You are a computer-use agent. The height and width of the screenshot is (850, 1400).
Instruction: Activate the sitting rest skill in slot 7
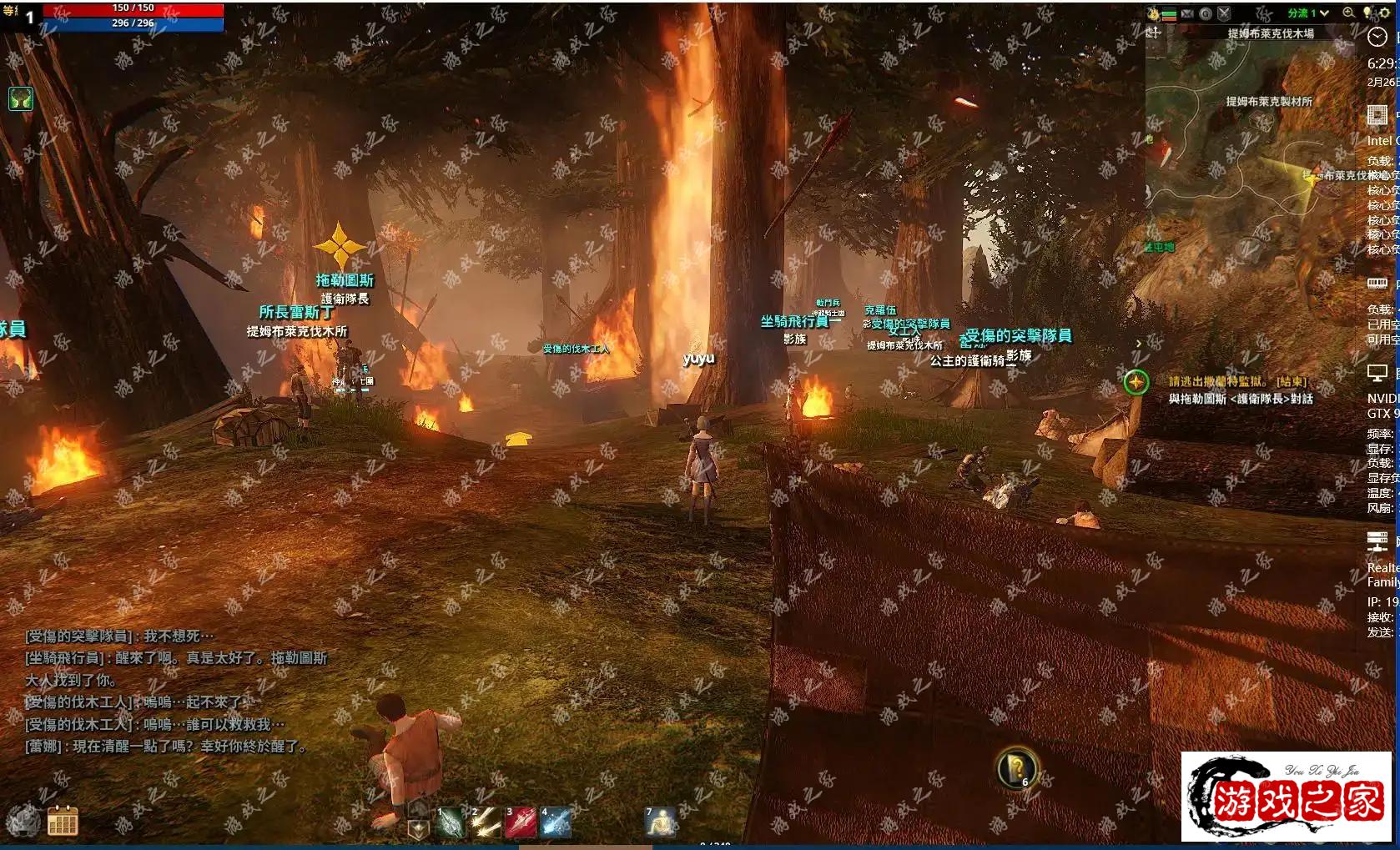tap(660, 822)
